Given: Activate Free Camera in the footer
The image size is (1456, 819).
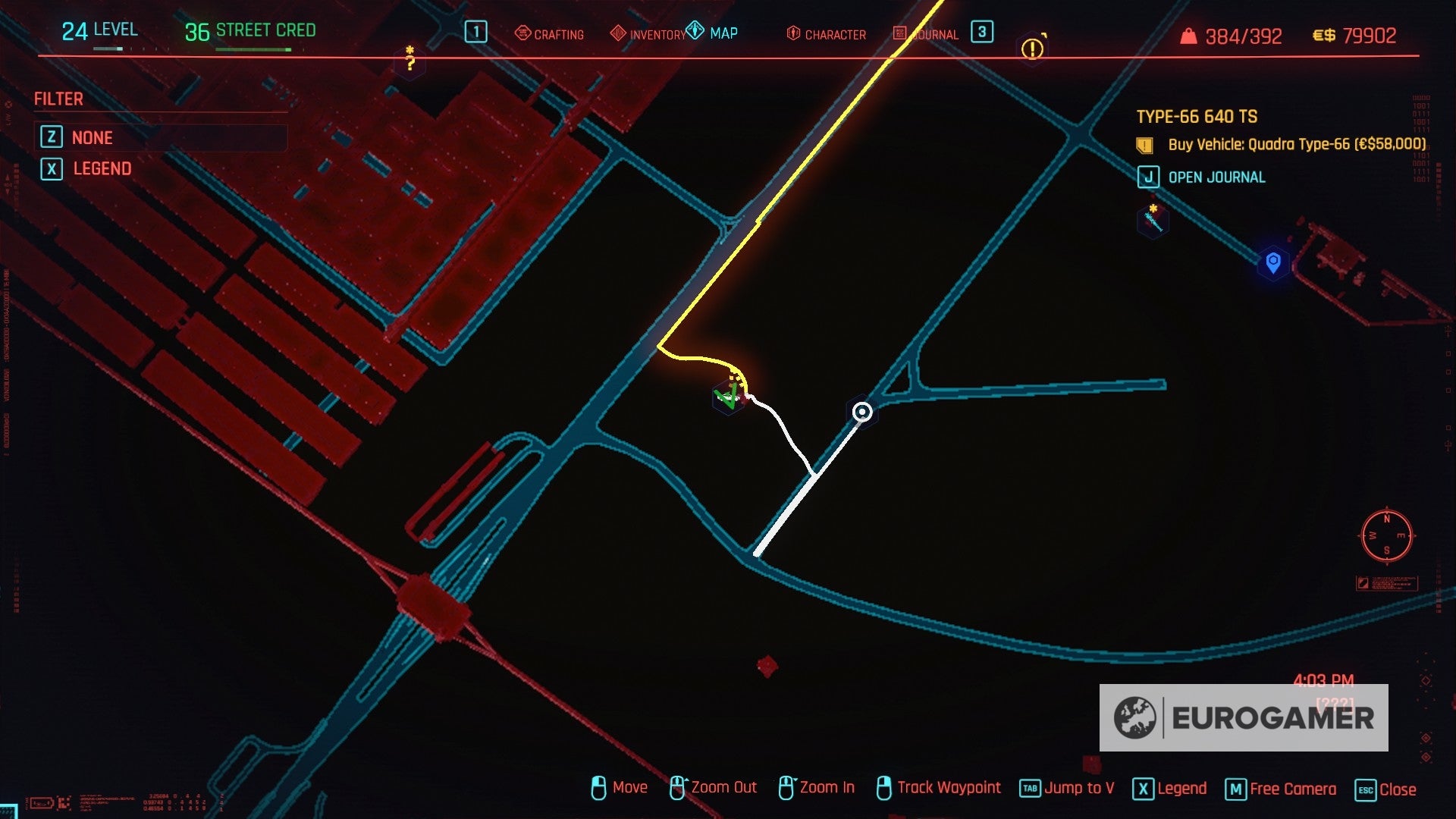Looking at the screenshot, I should [x=1281, y=789].
